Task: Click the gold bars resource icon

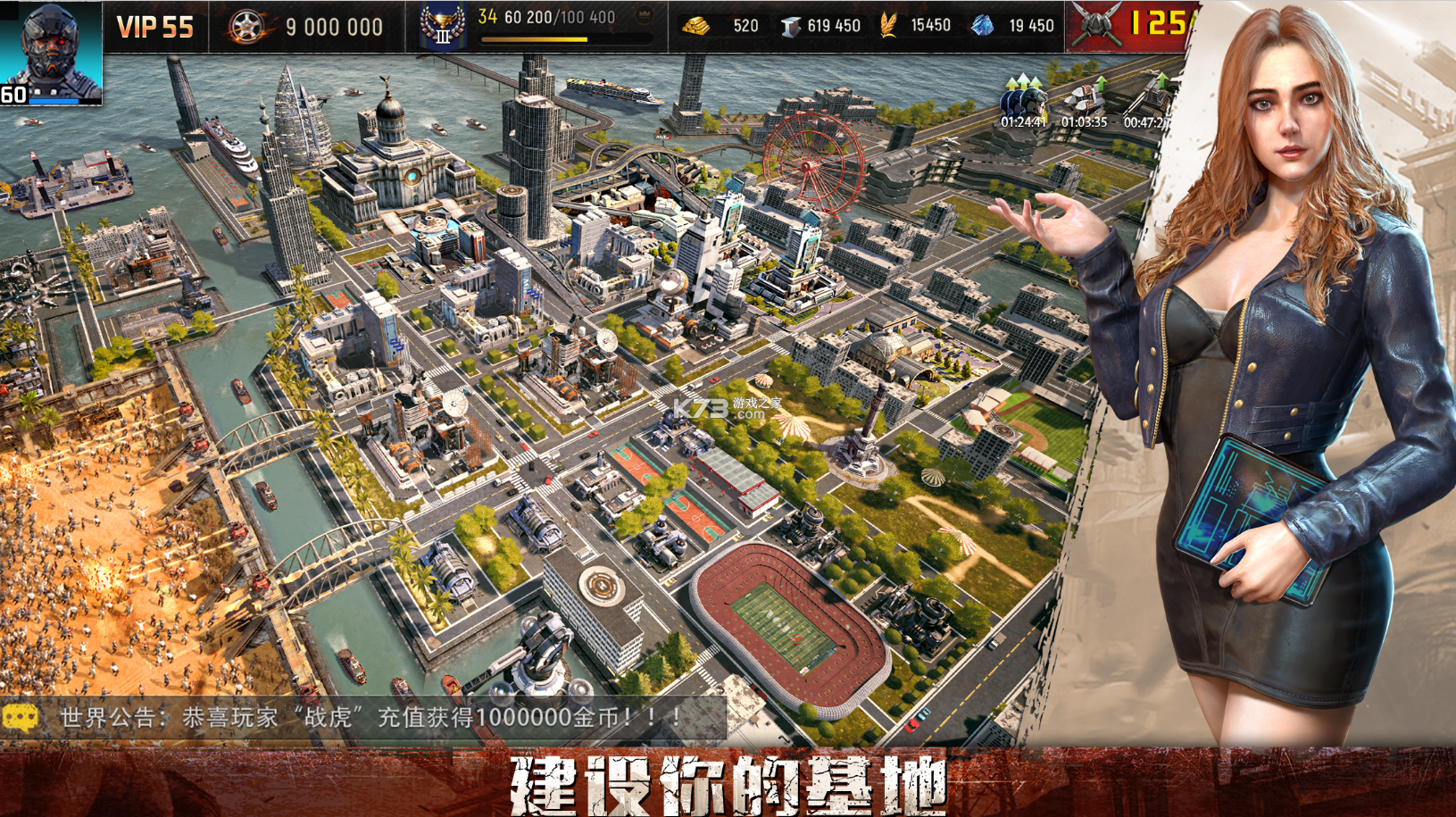Action: pos(695,26)
